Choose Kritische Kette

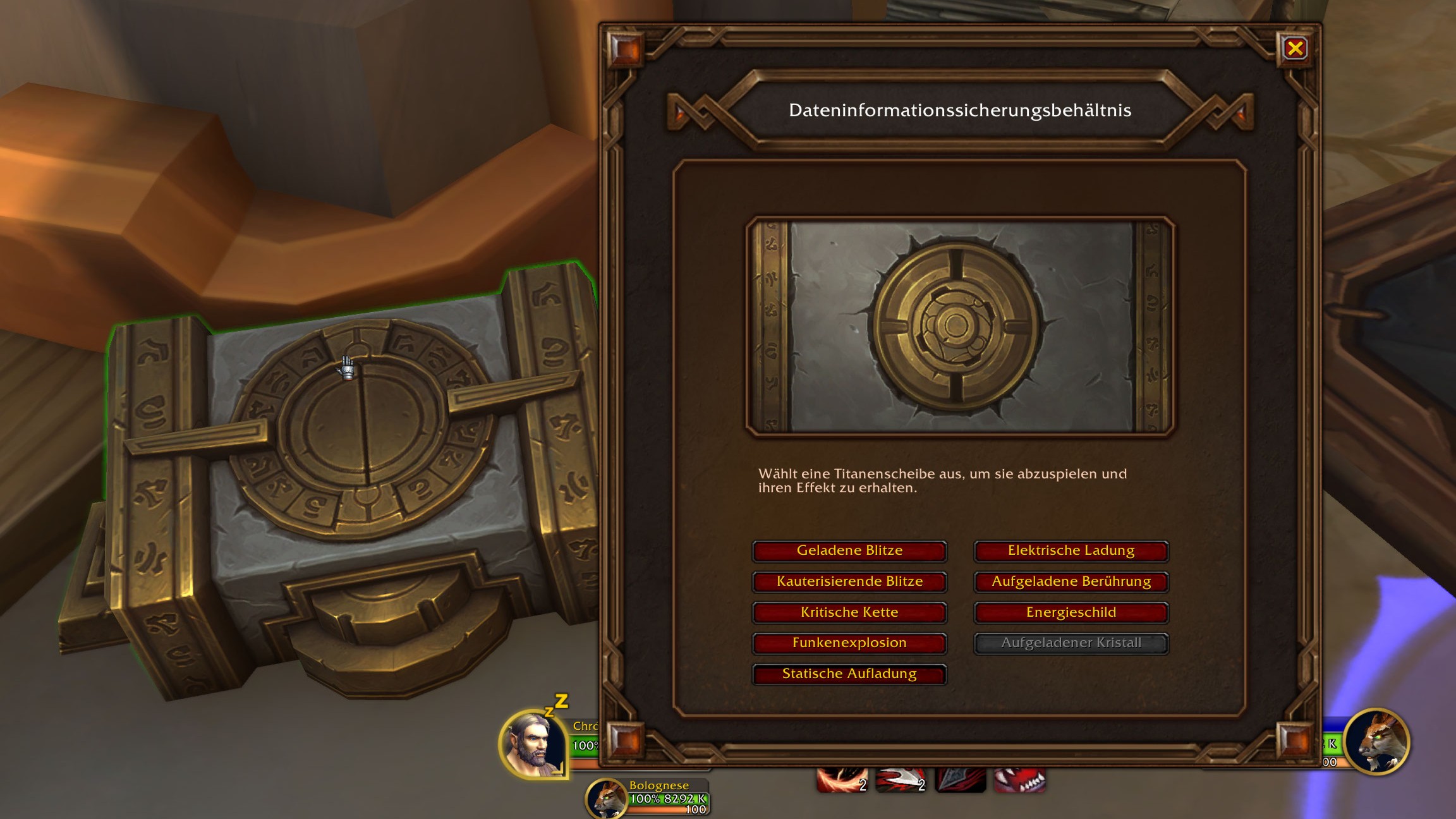click(849, 612)
